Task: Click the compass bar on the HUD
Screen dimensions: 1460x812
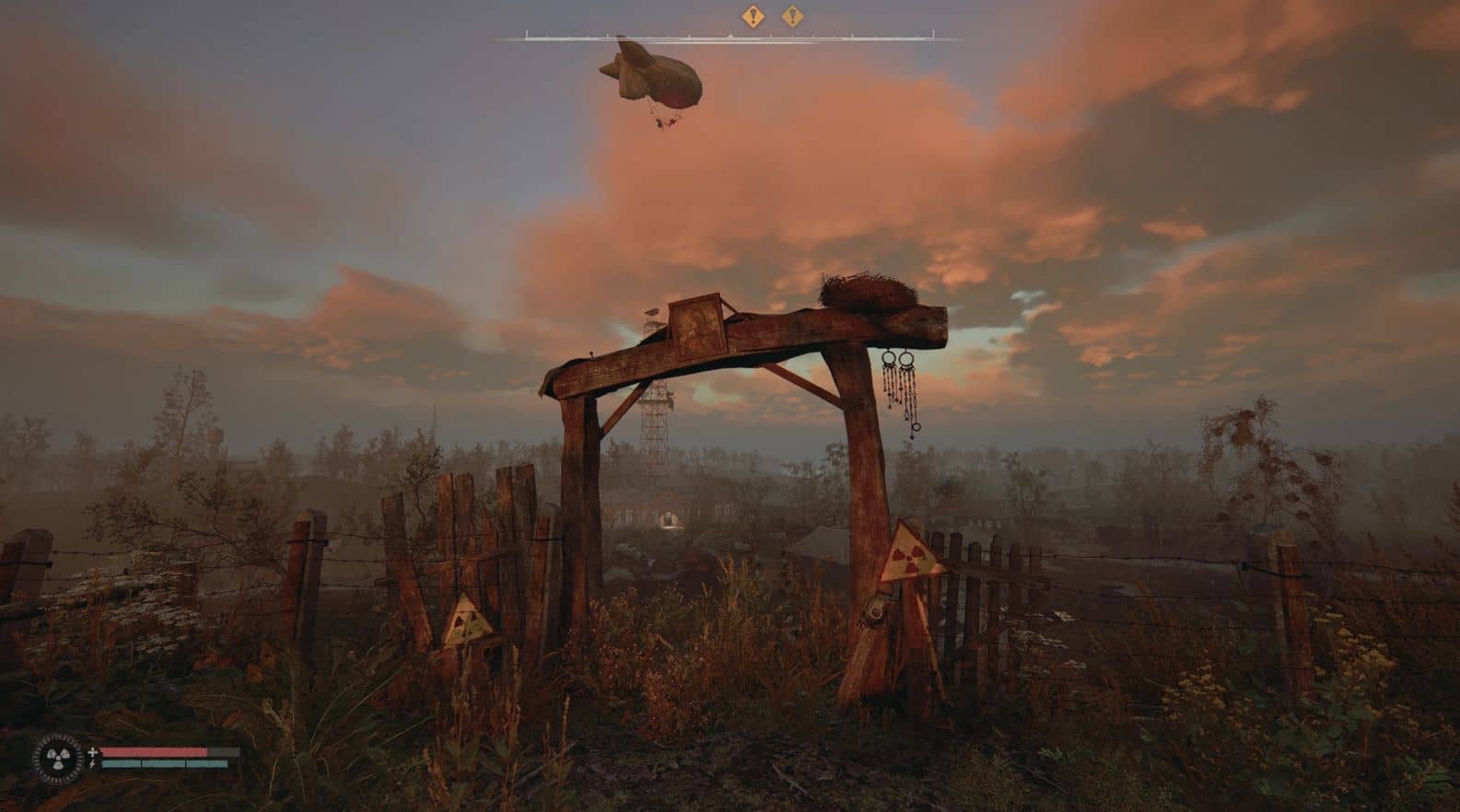Action: [730, 39]
